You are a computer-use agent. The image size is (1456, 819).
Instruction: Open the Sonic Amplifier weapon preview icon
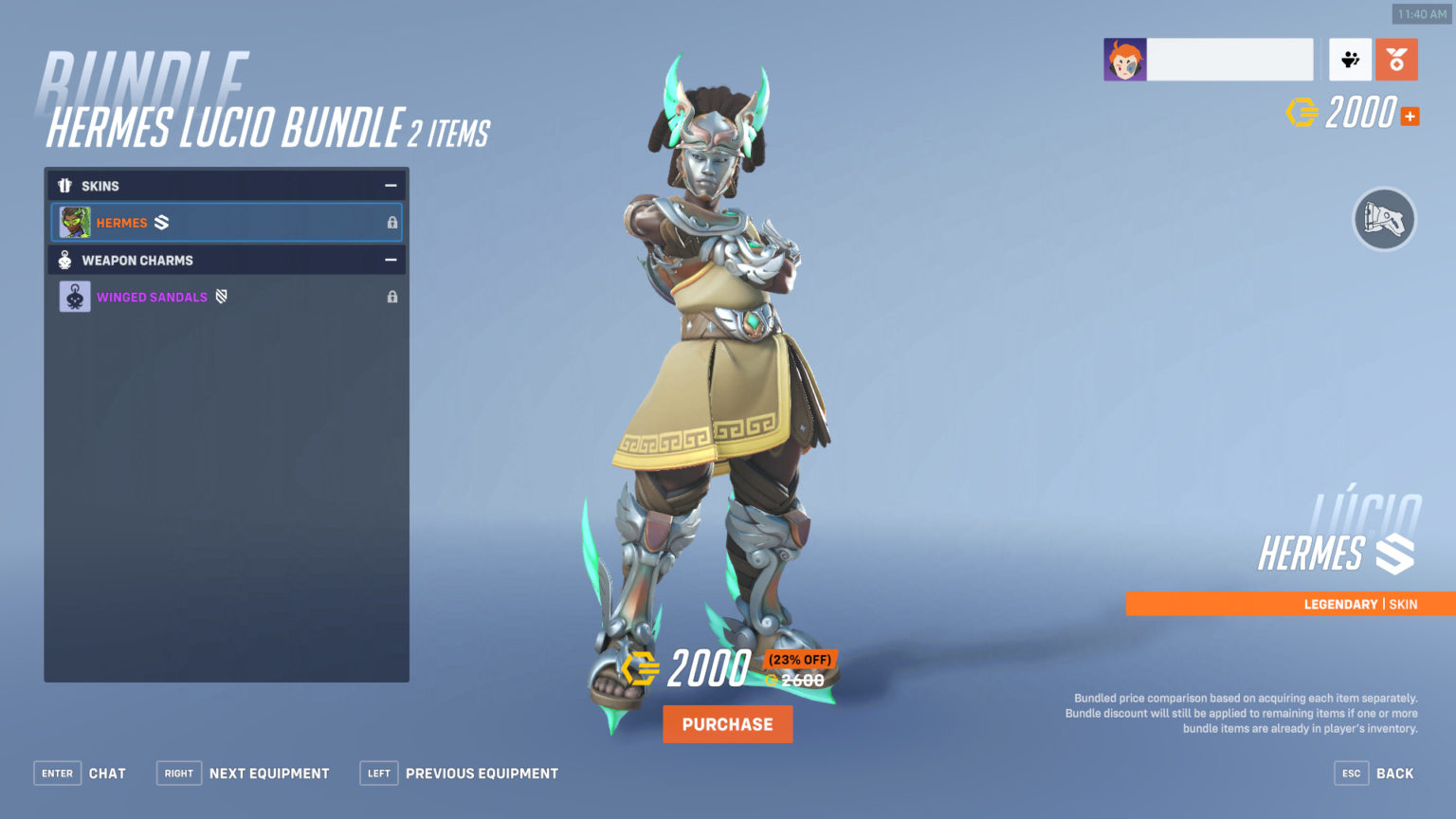1383,219
